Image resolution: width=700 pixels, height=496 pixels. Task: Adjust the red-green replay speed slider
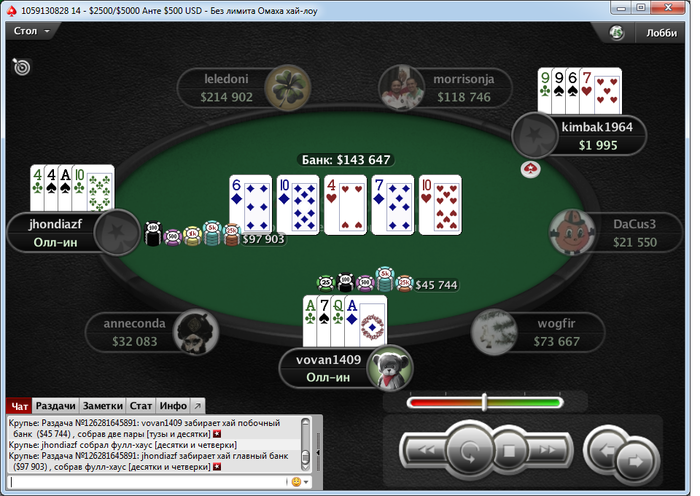(484, 402)
